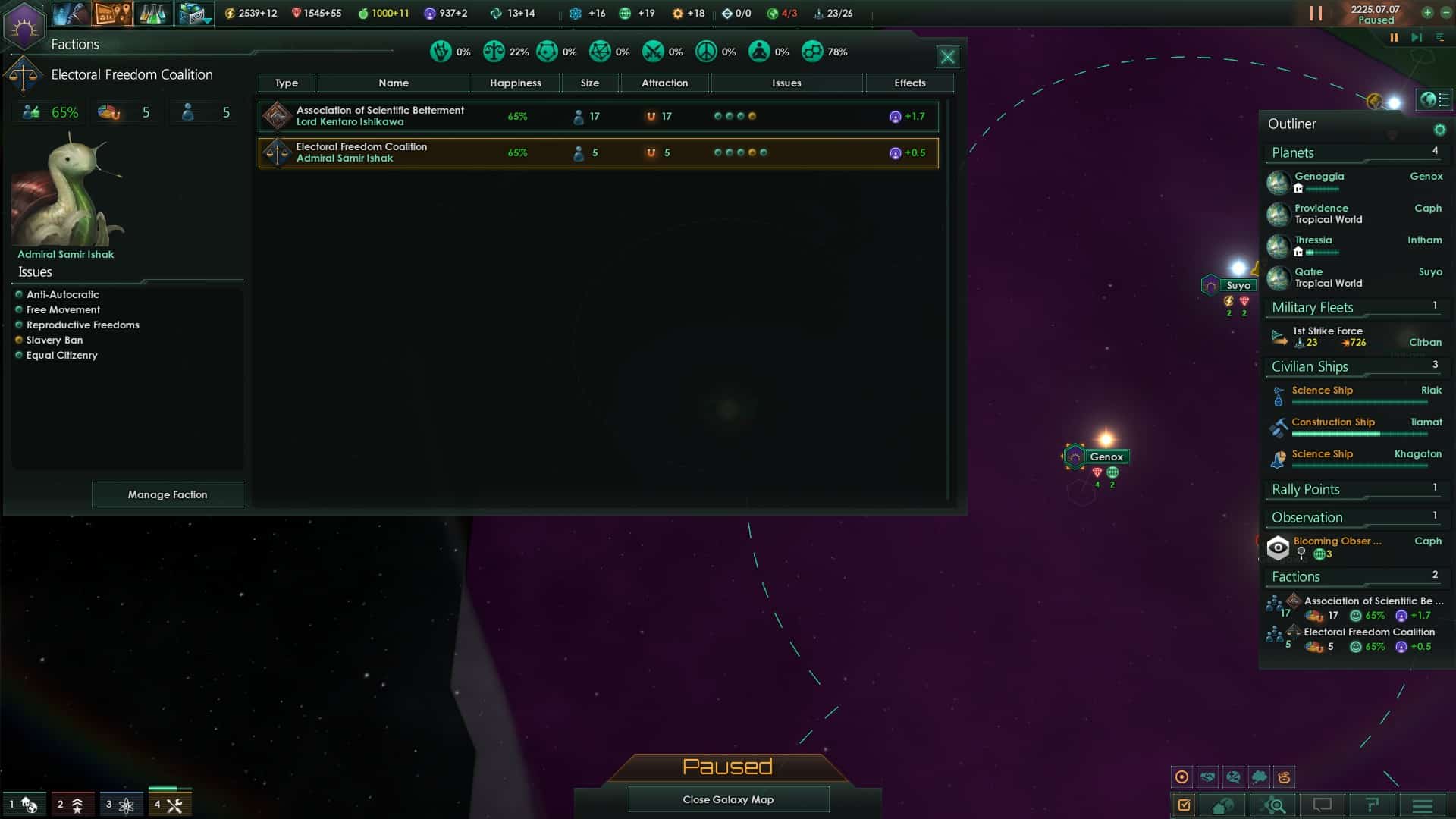Screen dimensions: 1456x819
Task: Open the research panel via the flask icon
Action: pos(153,14)
